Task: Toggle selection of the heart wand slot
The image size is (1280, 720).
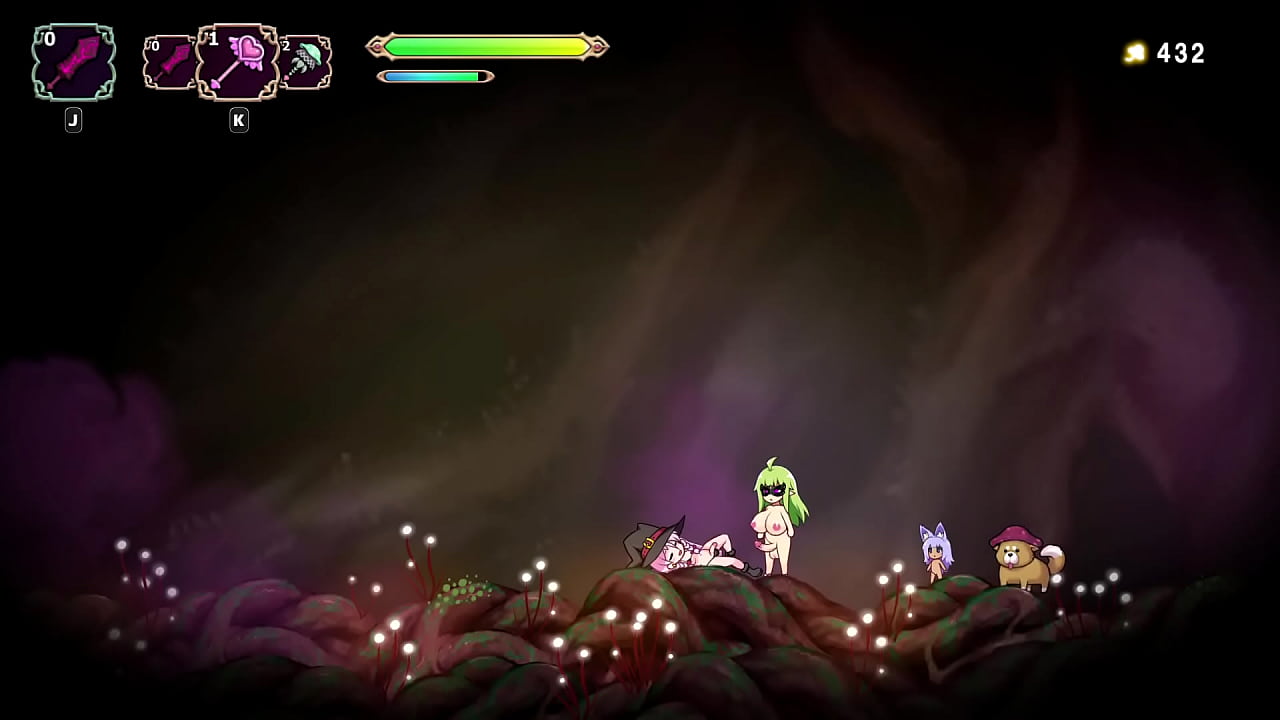Action: coord(237,60)
